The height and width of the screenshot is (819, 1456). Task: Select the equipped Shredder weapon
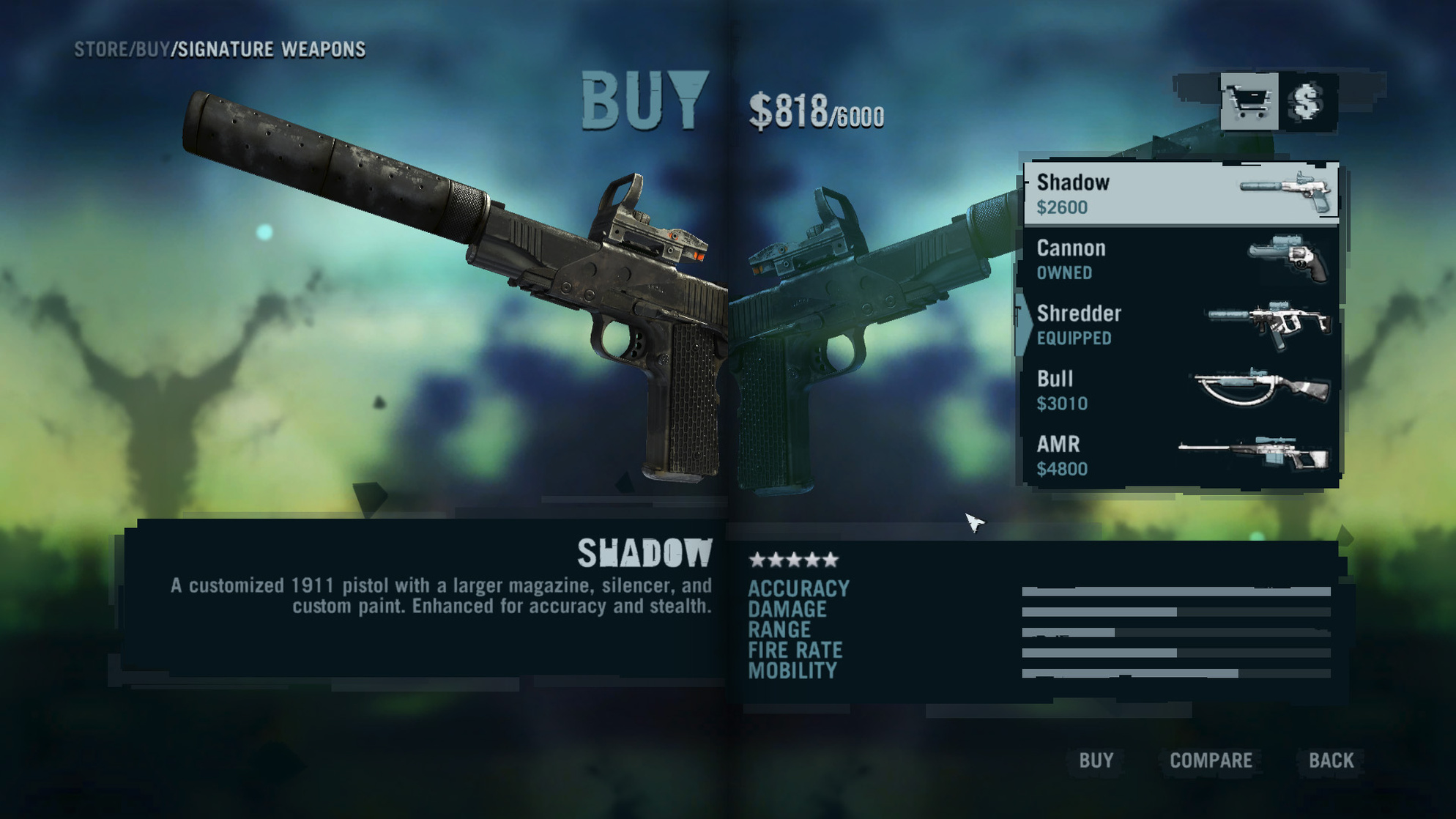click(1181, 325)
